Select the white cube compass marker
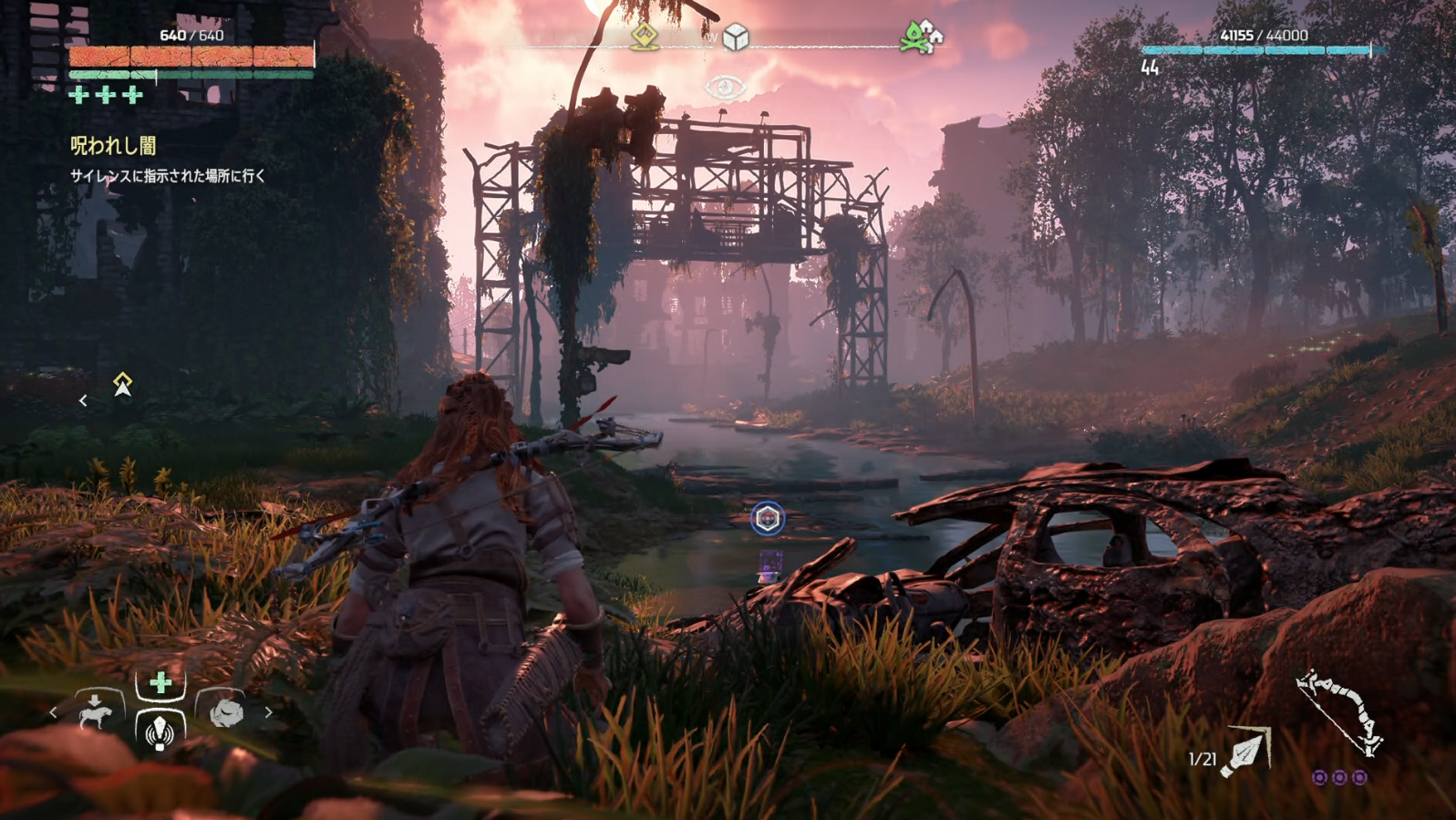 (x=735, y=37)
